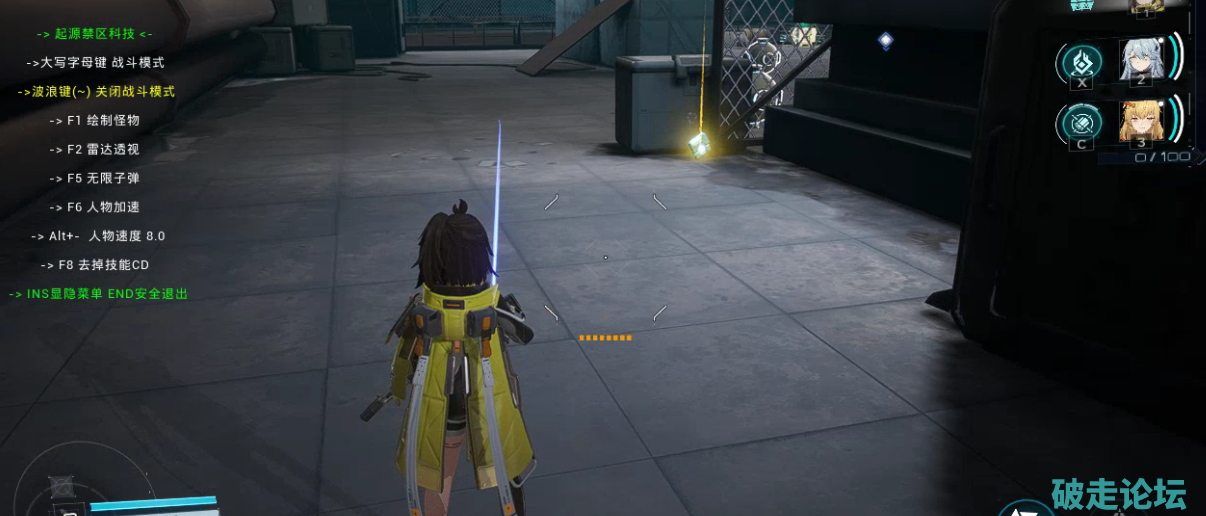Switch to the silver-haired character portrait
The width and height of the screenshot is (1206, 516).
click(1141, 59)
